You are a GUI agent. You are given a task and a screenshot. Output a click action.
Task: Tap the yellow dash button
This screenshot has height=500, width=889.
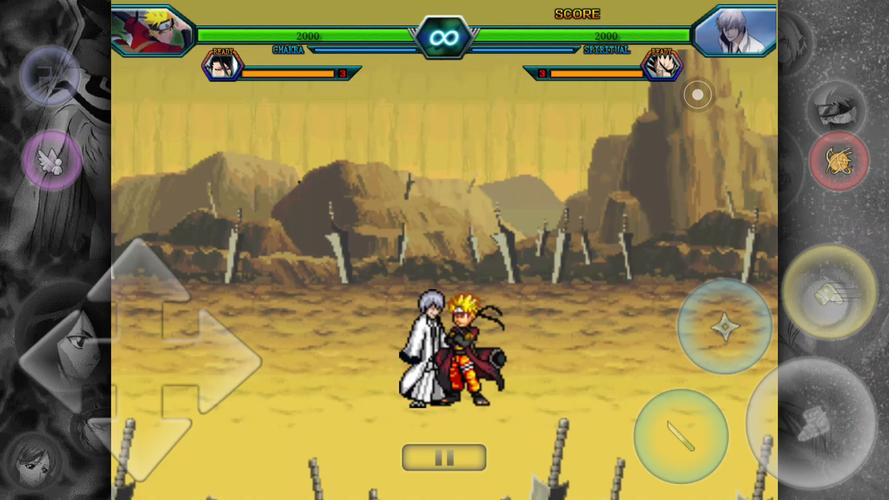pos(828,292)
